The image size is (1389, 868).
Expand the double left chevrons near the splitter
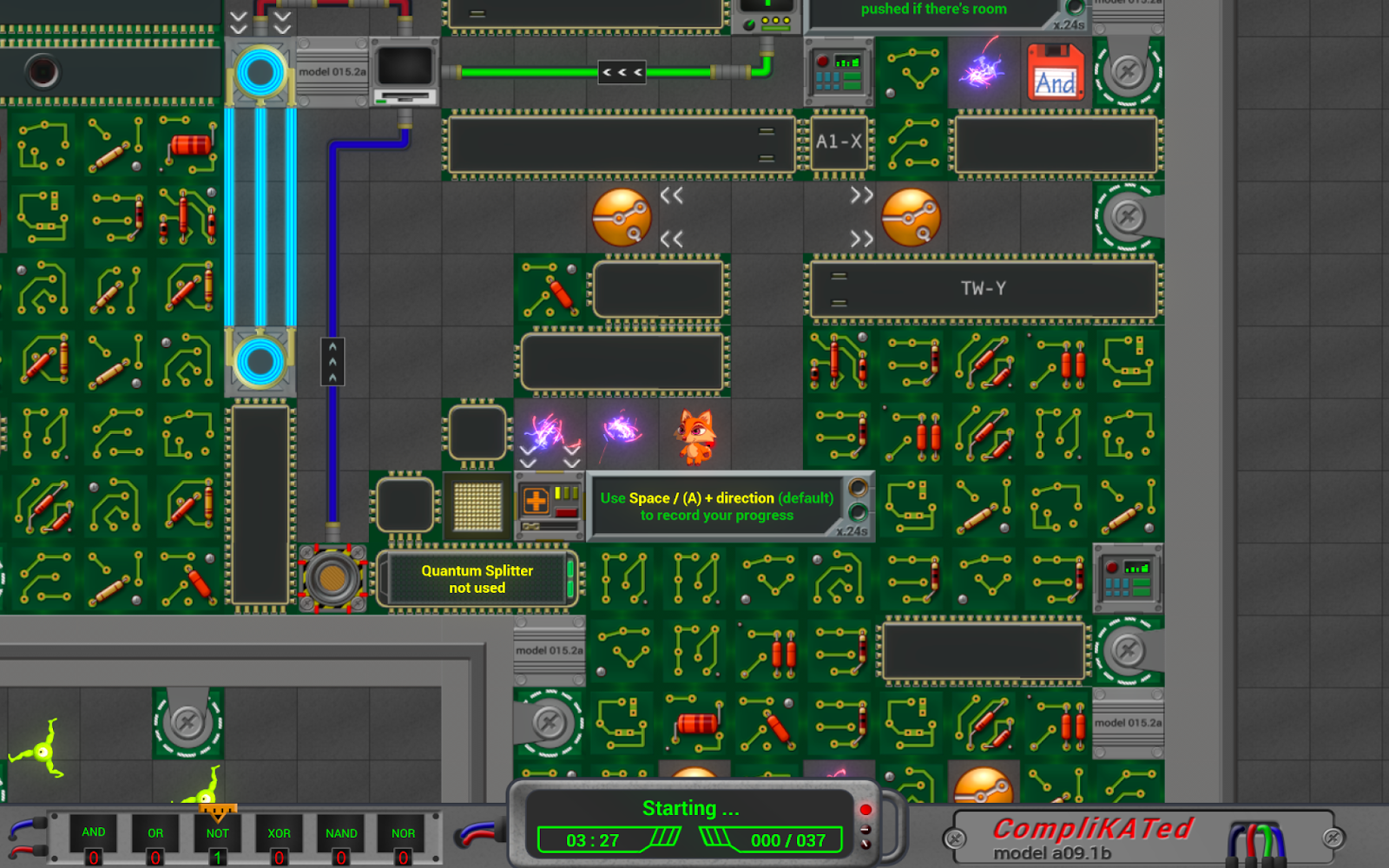pyautogui.click(x=672, y=196)
